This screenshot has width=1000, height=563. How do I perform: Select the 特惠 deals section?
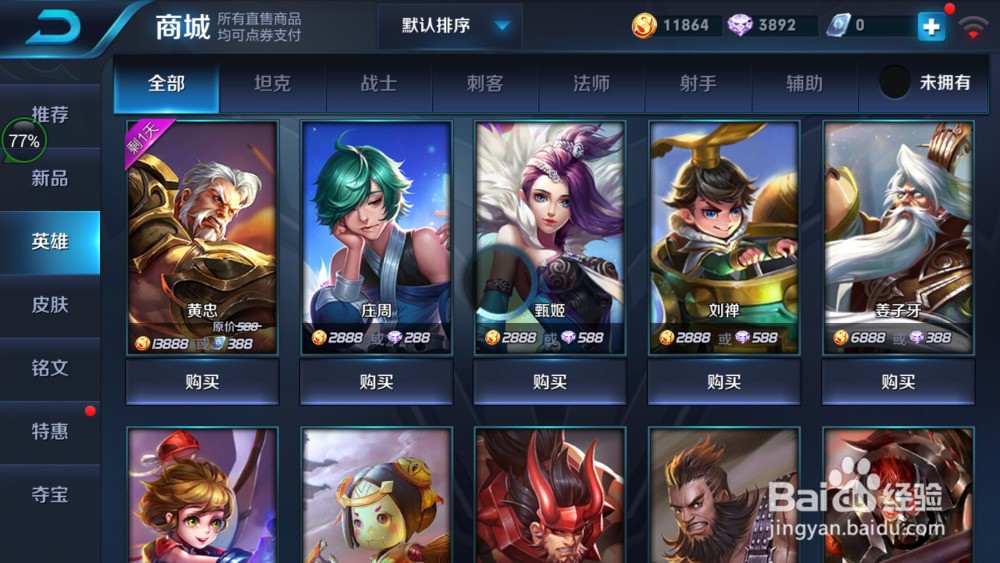(x=50, y=431)
